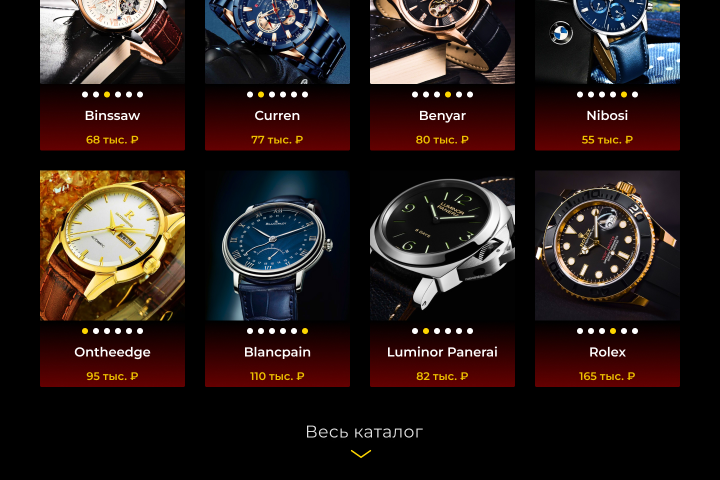
Task: Select the Blancpain title link
Action: point(277,352)
